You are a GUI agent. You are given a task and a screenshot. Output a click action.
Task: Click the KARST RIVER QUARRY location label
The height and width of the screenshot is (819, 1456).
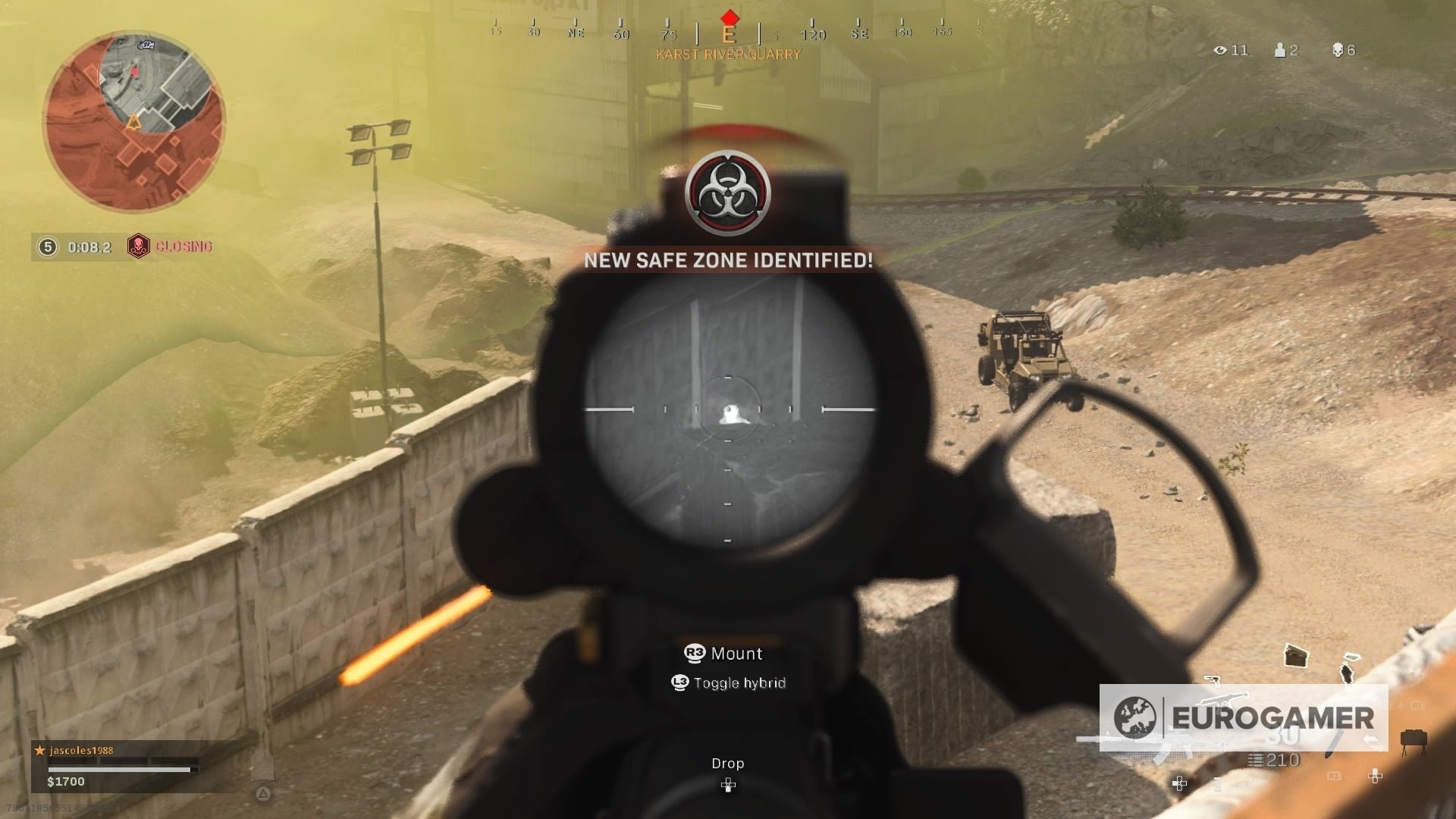tap(726, 54)
